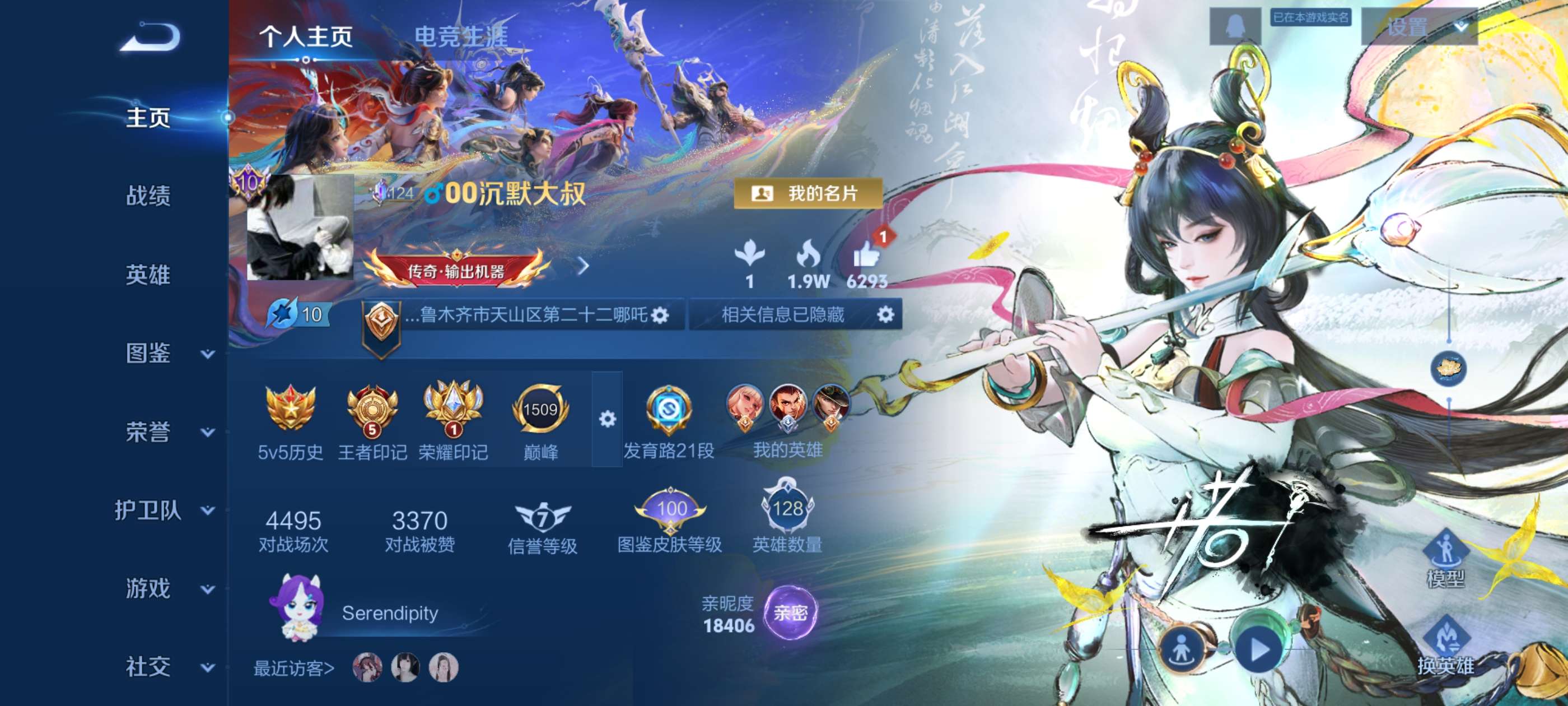Open the 我的英雄 hero list
Viewport: 1568px width, 706px height.
coord(788,420)
